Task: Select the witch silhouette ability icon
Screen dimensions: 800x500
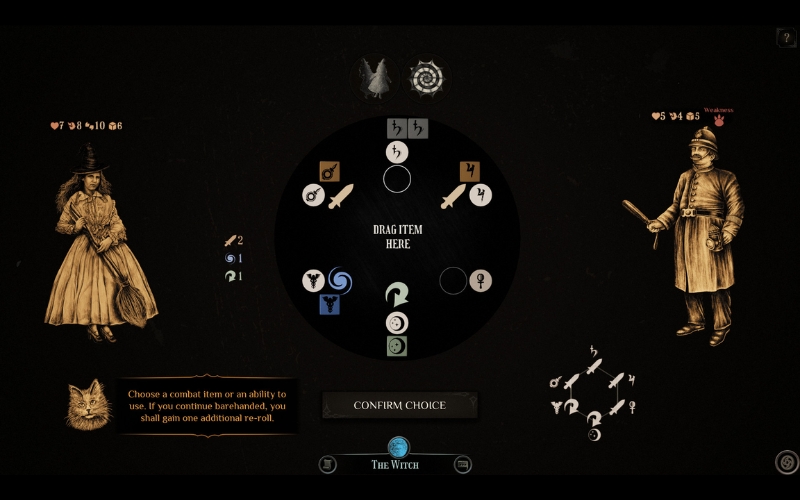Action: 377,78
